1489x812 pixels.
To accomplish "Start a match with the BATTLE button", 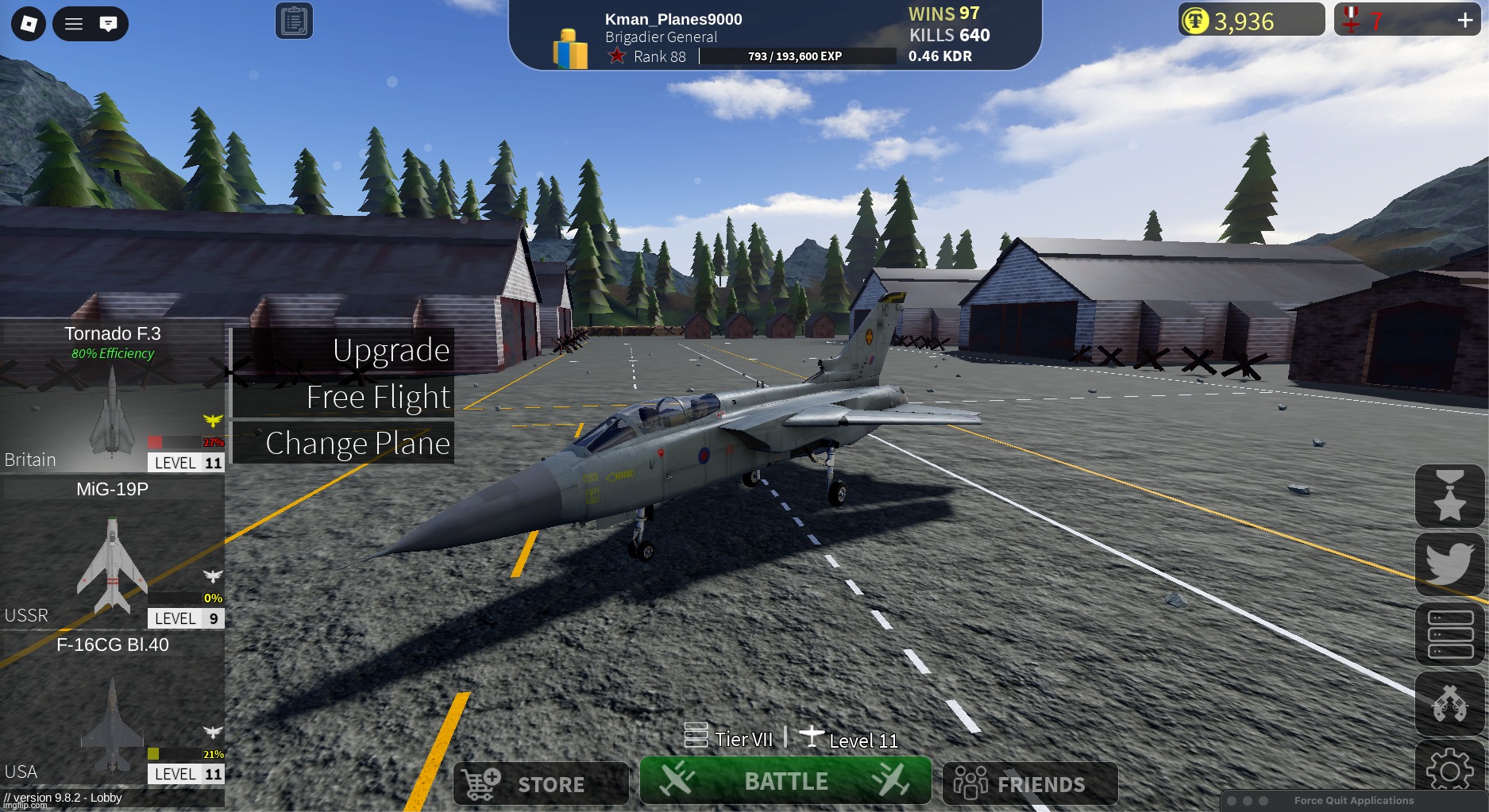I will pos(785,781).
